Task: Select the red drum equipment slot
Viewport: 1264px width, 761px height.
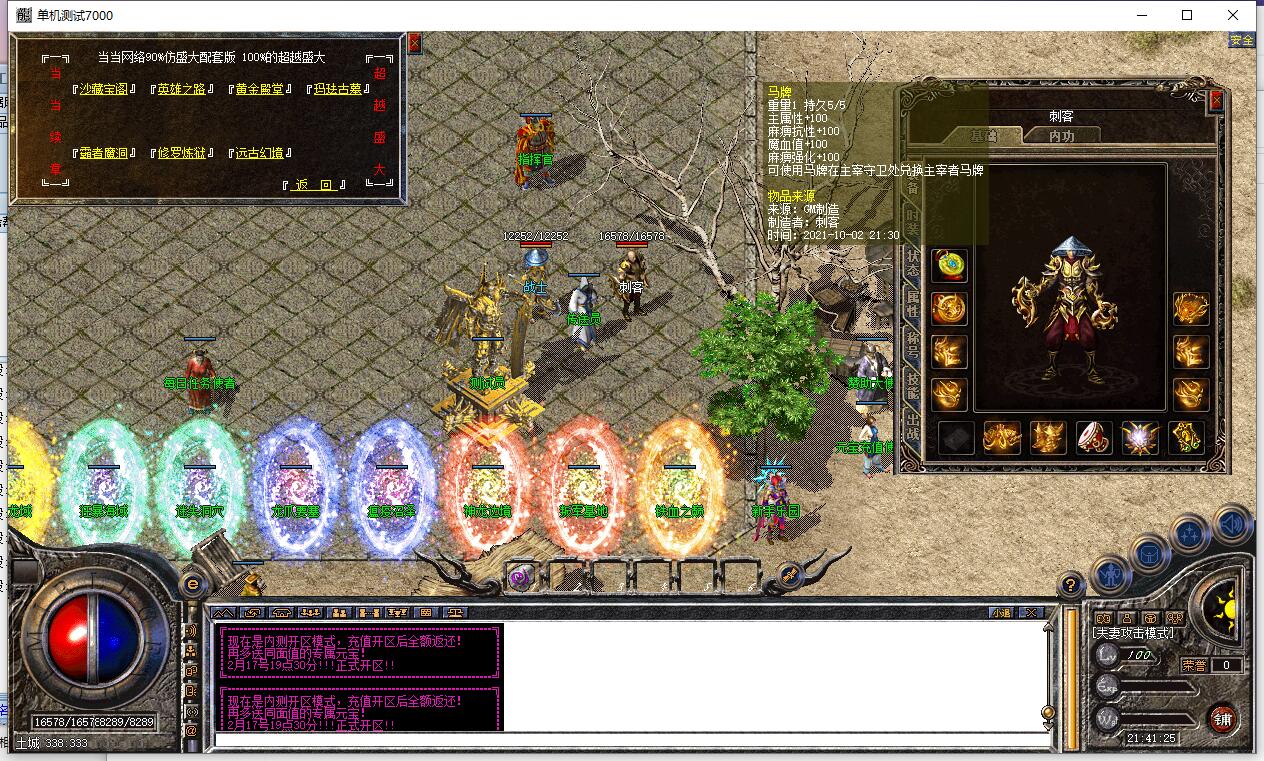Action: point(1093,437)
